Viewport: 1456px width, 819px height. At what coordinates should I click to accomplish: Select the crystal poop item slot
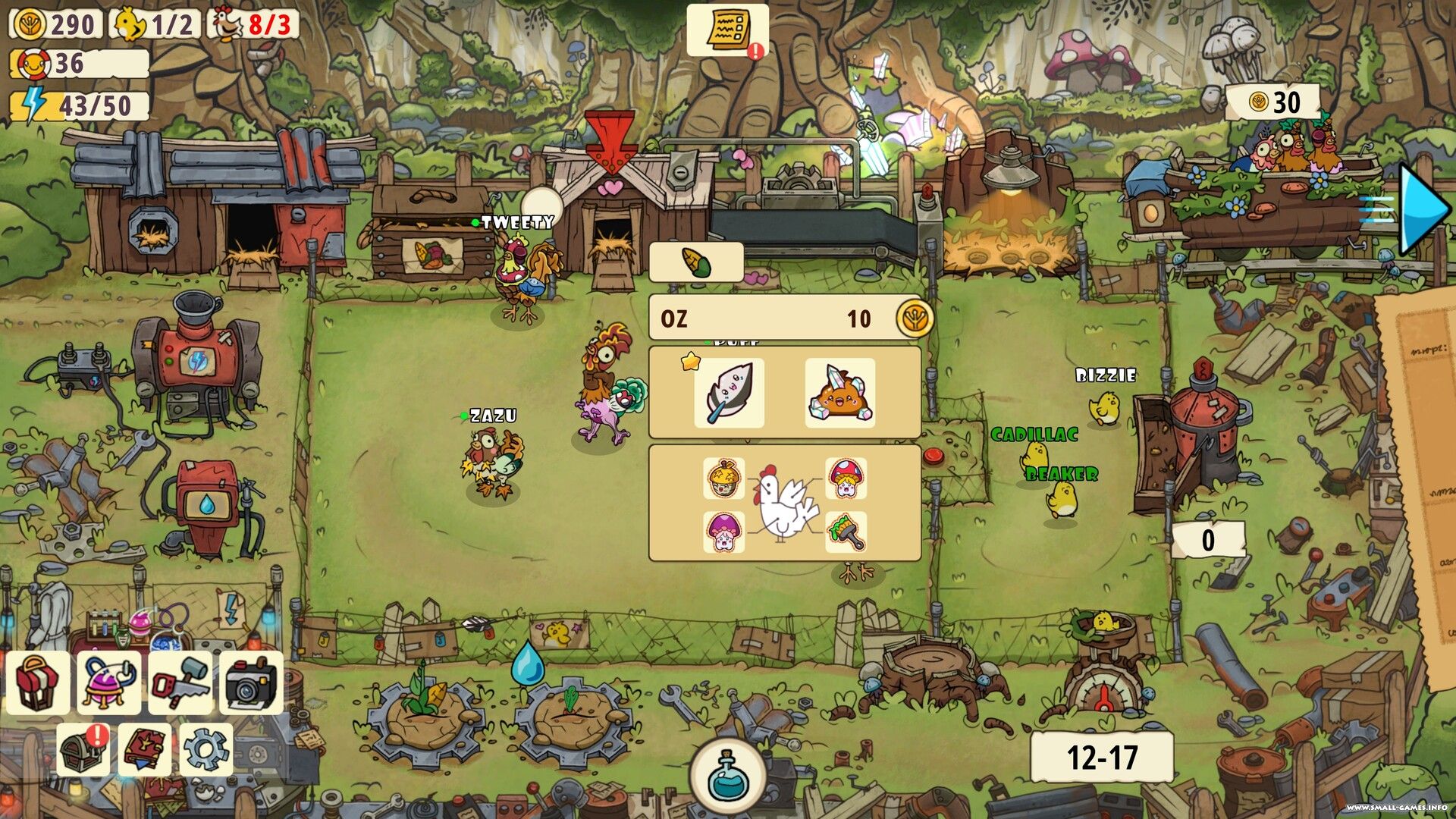[x=839, y=394]
